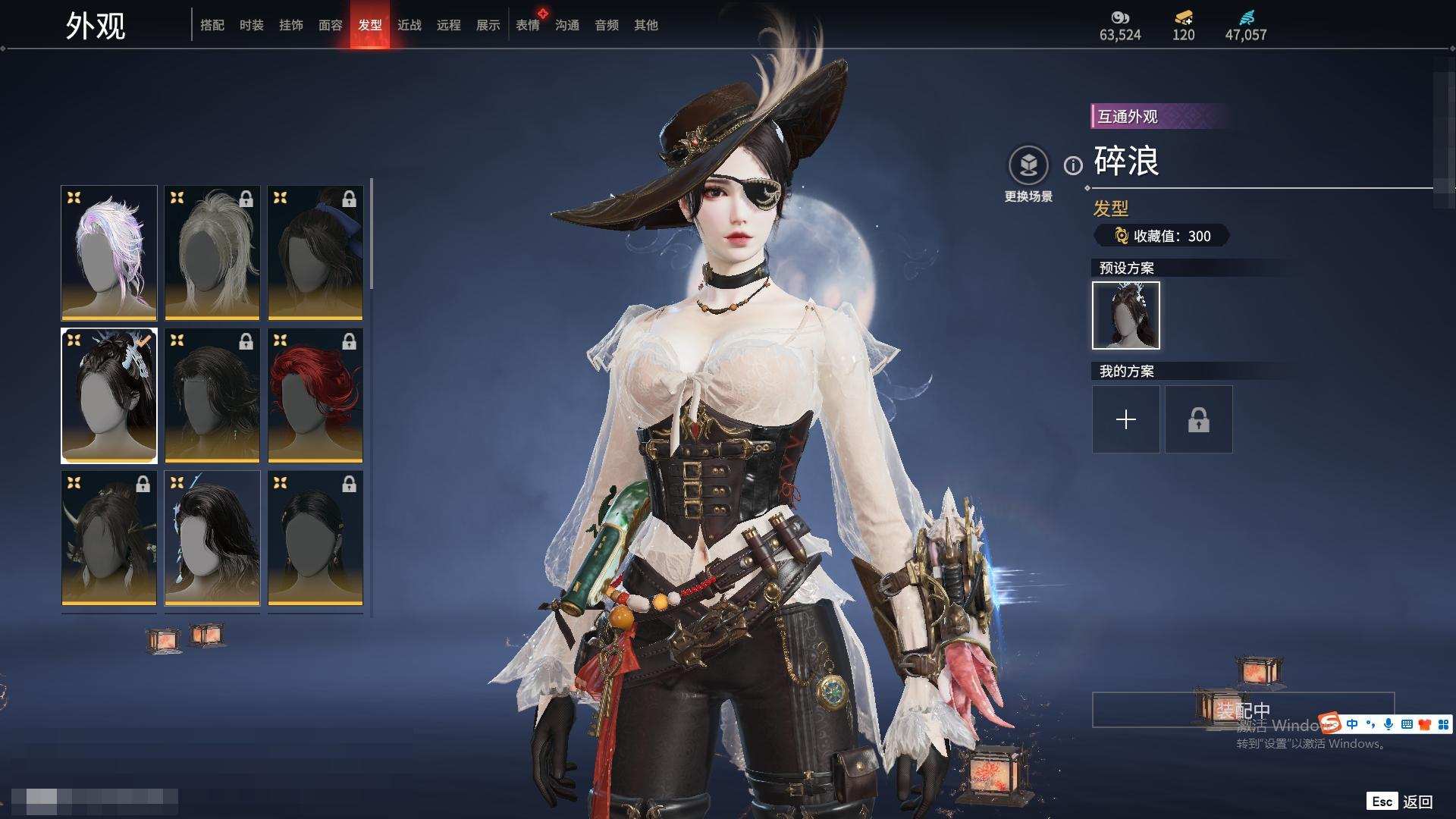The height and width of the screenshot is (819, 1456).
Task: Show the 表情 emotes tab
Action: pyautogui.click(x=528, y=25)
